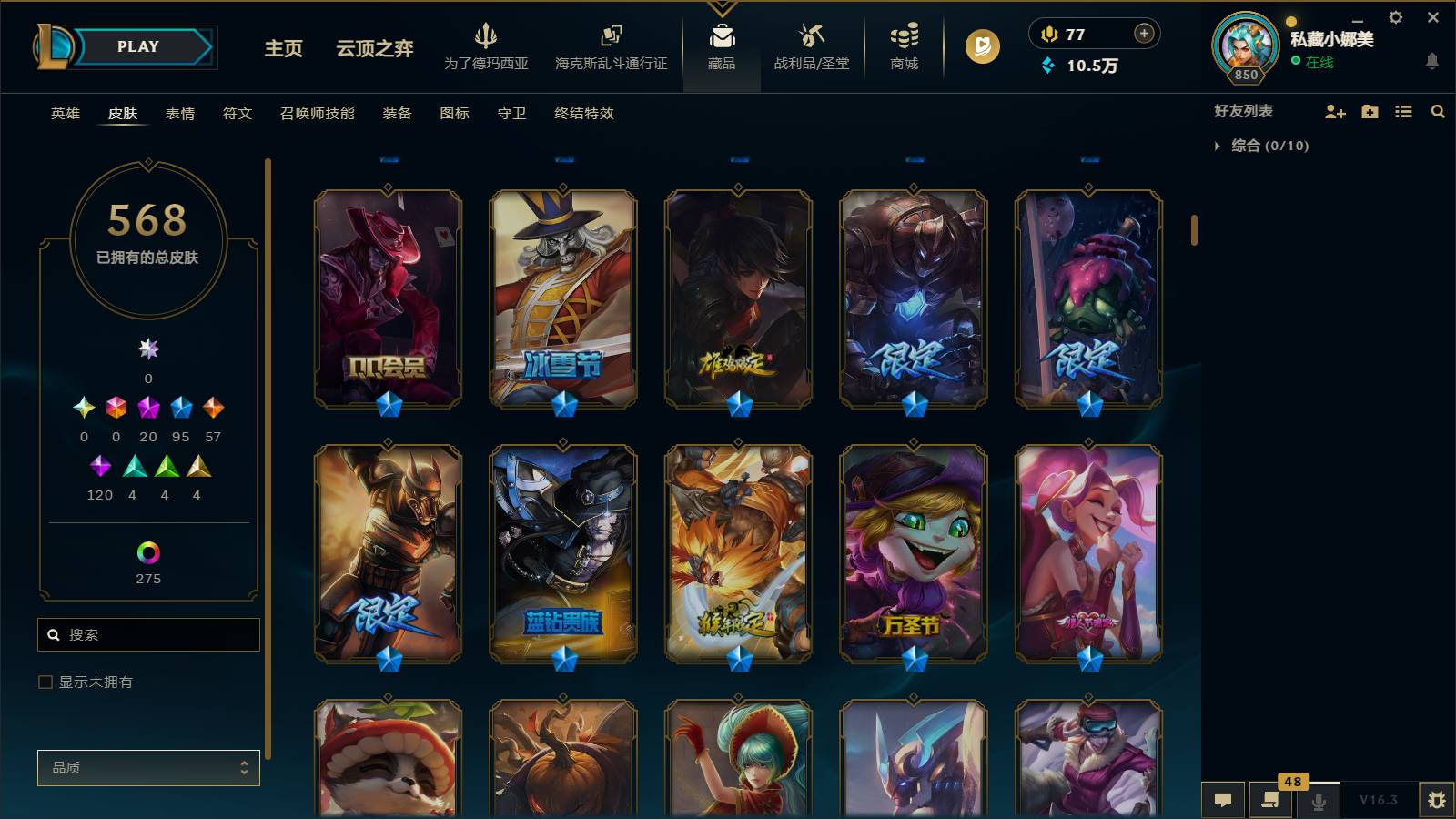Click the 搜索 search field
The image size is (1456, 819).
(148, 634)
